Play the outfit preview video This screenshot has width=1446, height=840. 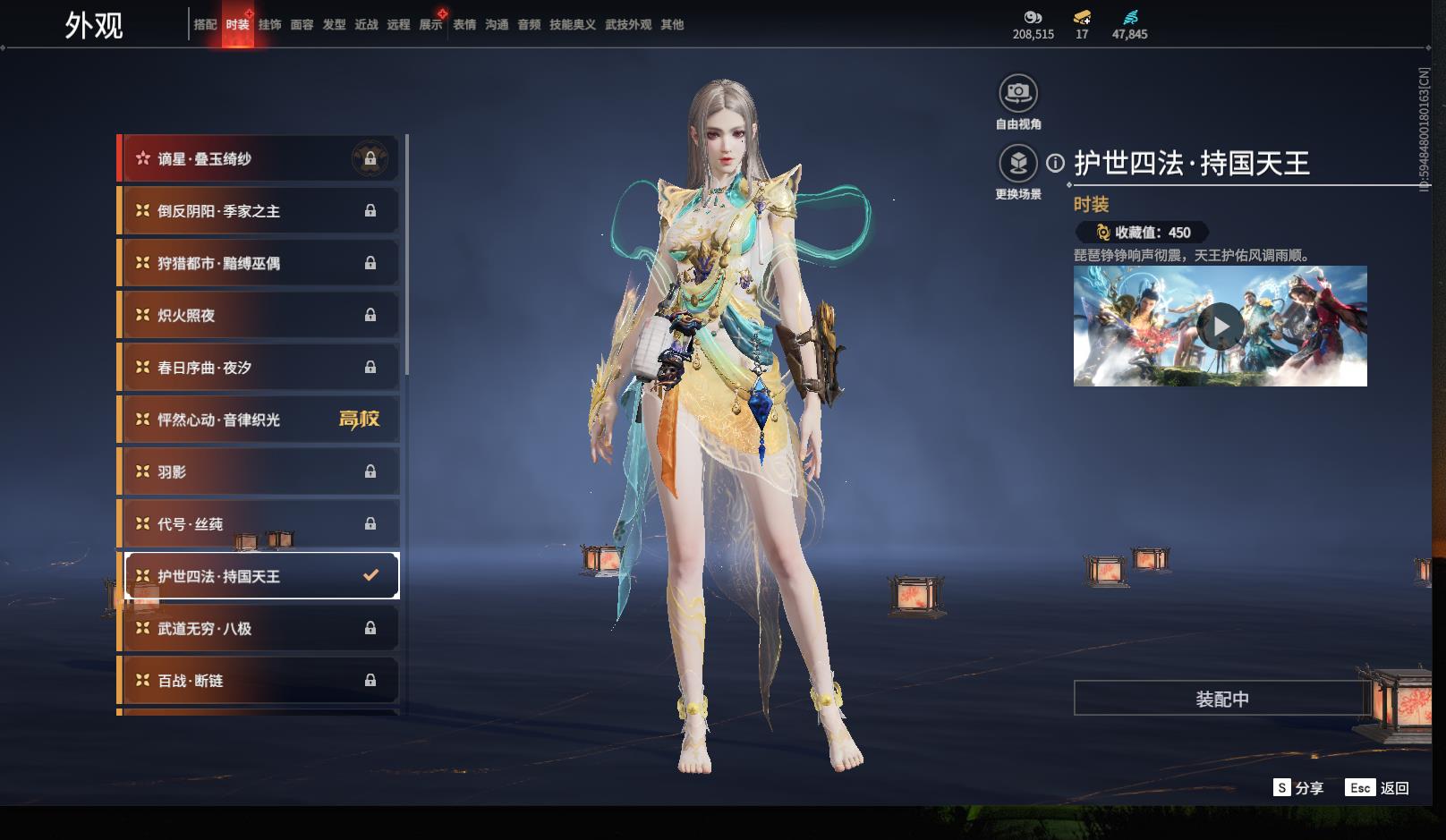(1221, 327)
